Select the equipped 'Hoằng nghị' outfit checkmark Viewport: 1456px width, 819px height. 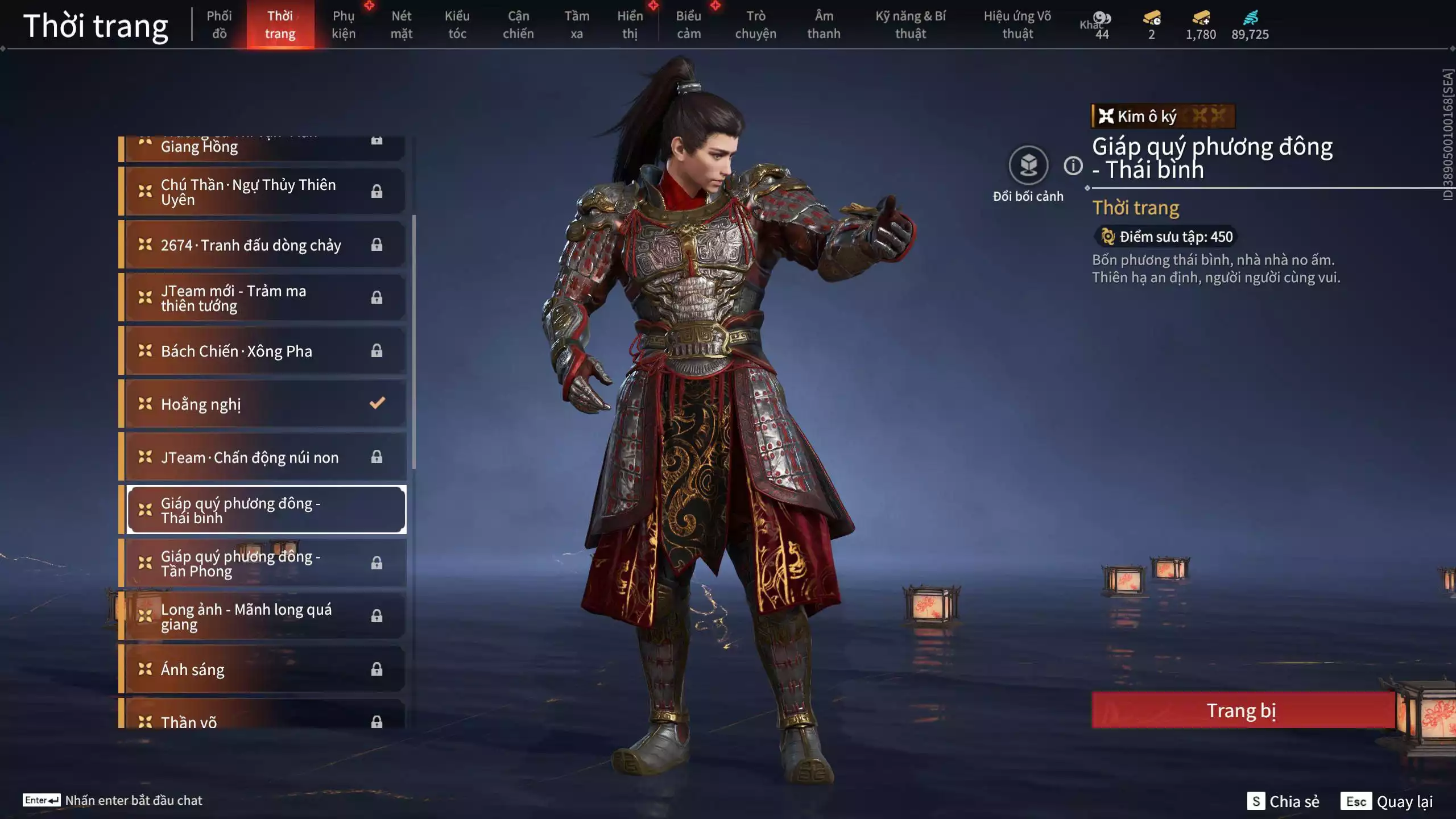[x=377, y=403]
